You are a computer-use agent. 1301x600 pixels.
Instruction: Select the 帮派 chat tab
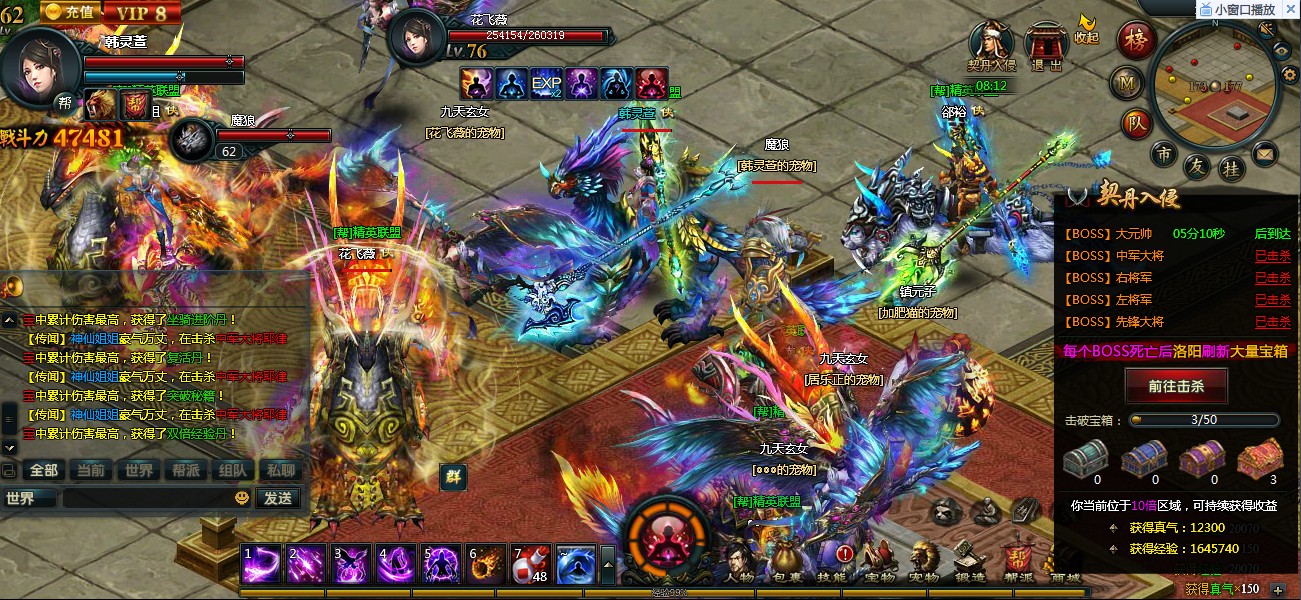[185, 470]
